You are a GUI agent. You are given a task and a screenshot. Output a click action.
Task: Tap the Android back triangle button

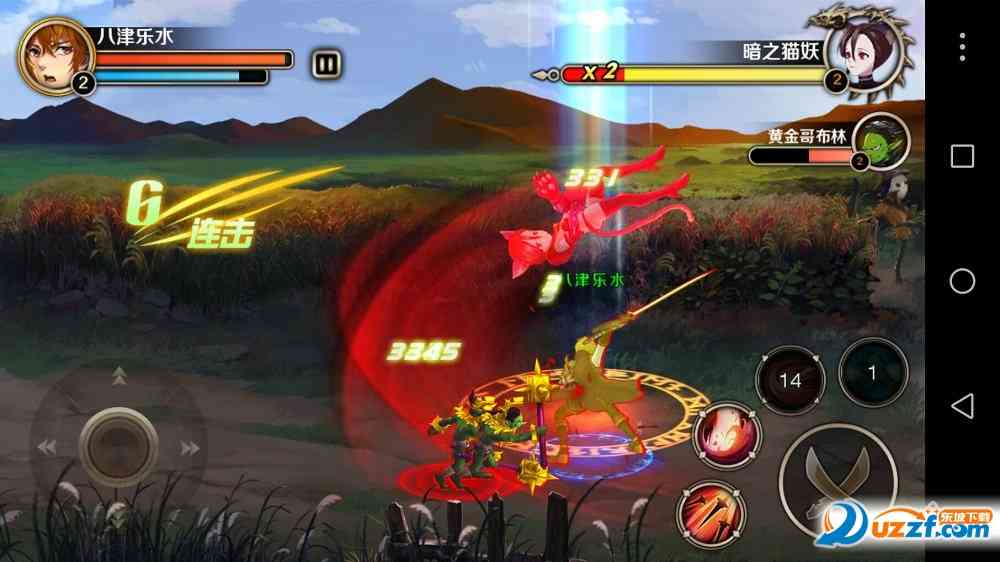coord(962,405)
